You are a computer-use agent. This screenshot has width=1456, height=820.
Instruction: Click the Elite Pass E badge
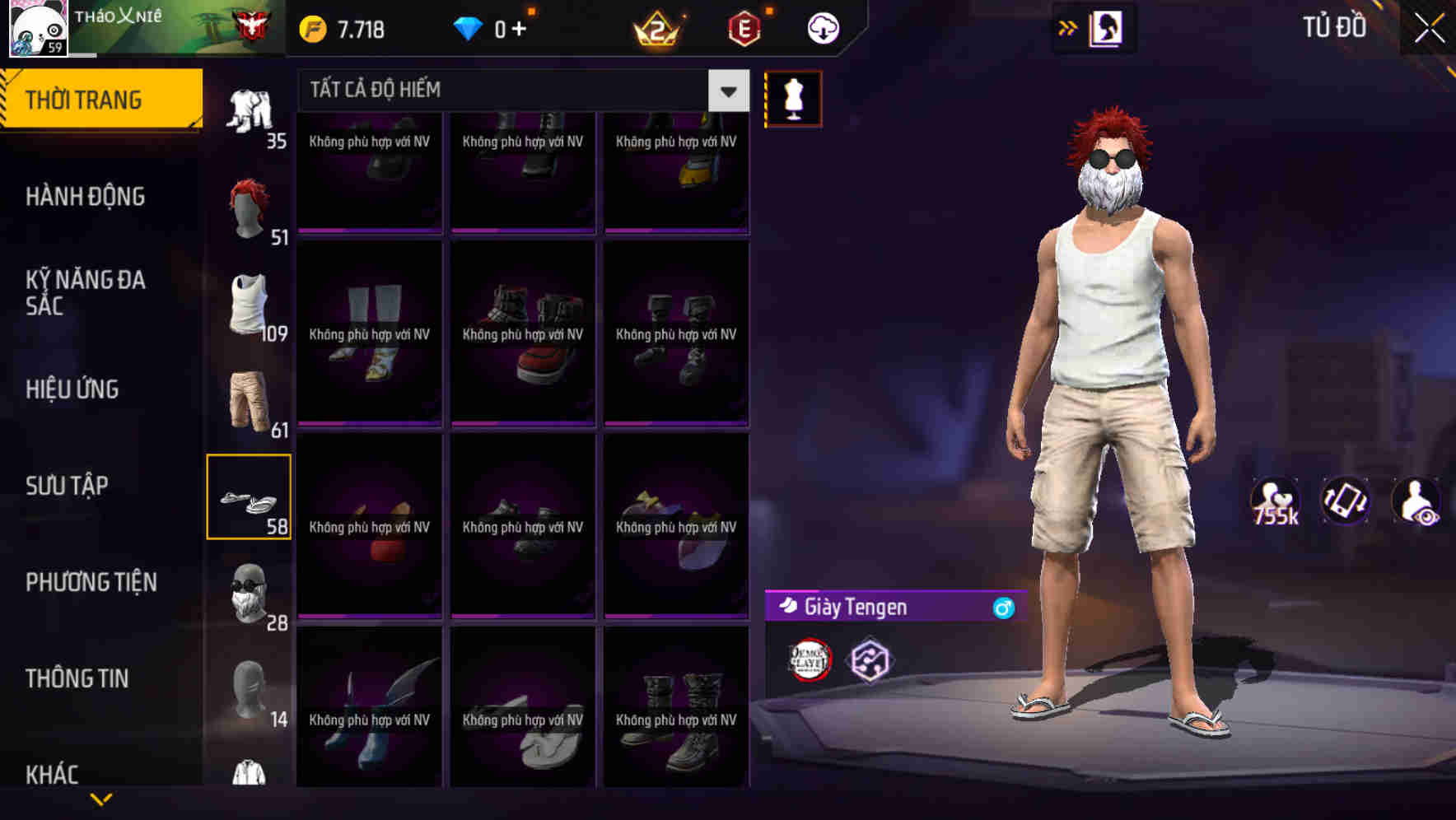click(743, 27)
